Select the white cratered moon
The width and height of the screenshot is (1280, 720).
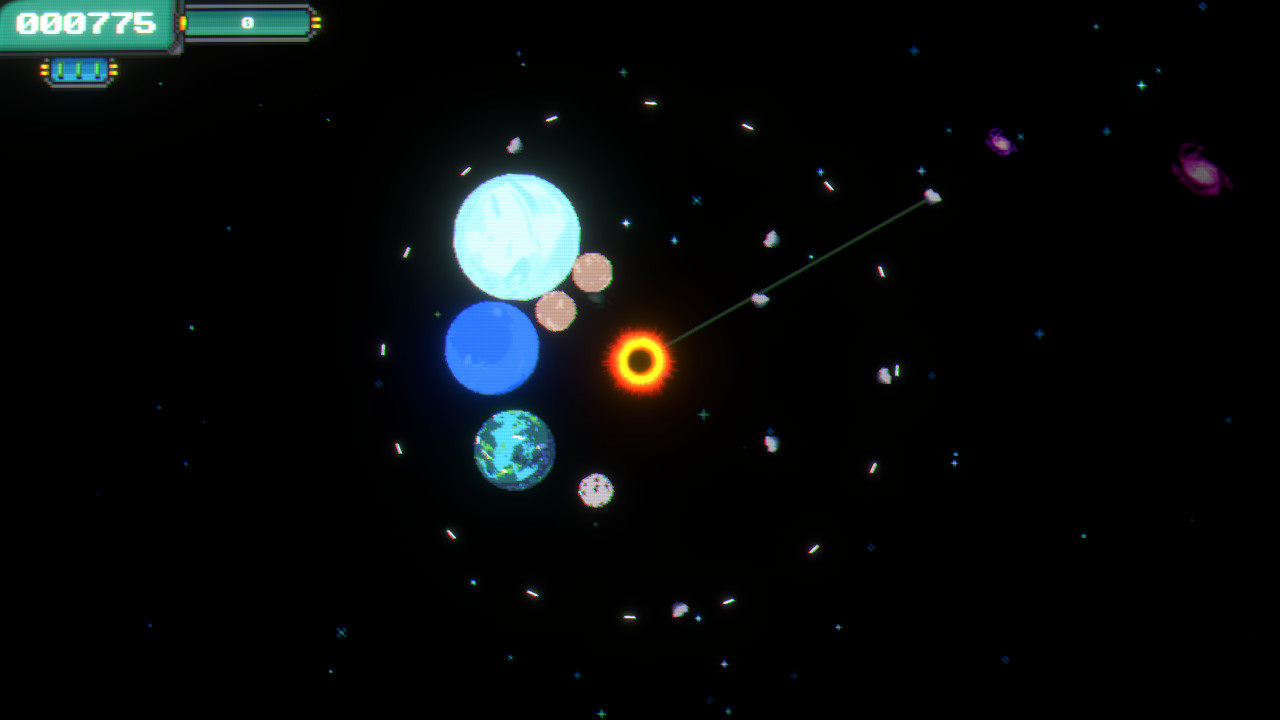click(x=595, y=488)
